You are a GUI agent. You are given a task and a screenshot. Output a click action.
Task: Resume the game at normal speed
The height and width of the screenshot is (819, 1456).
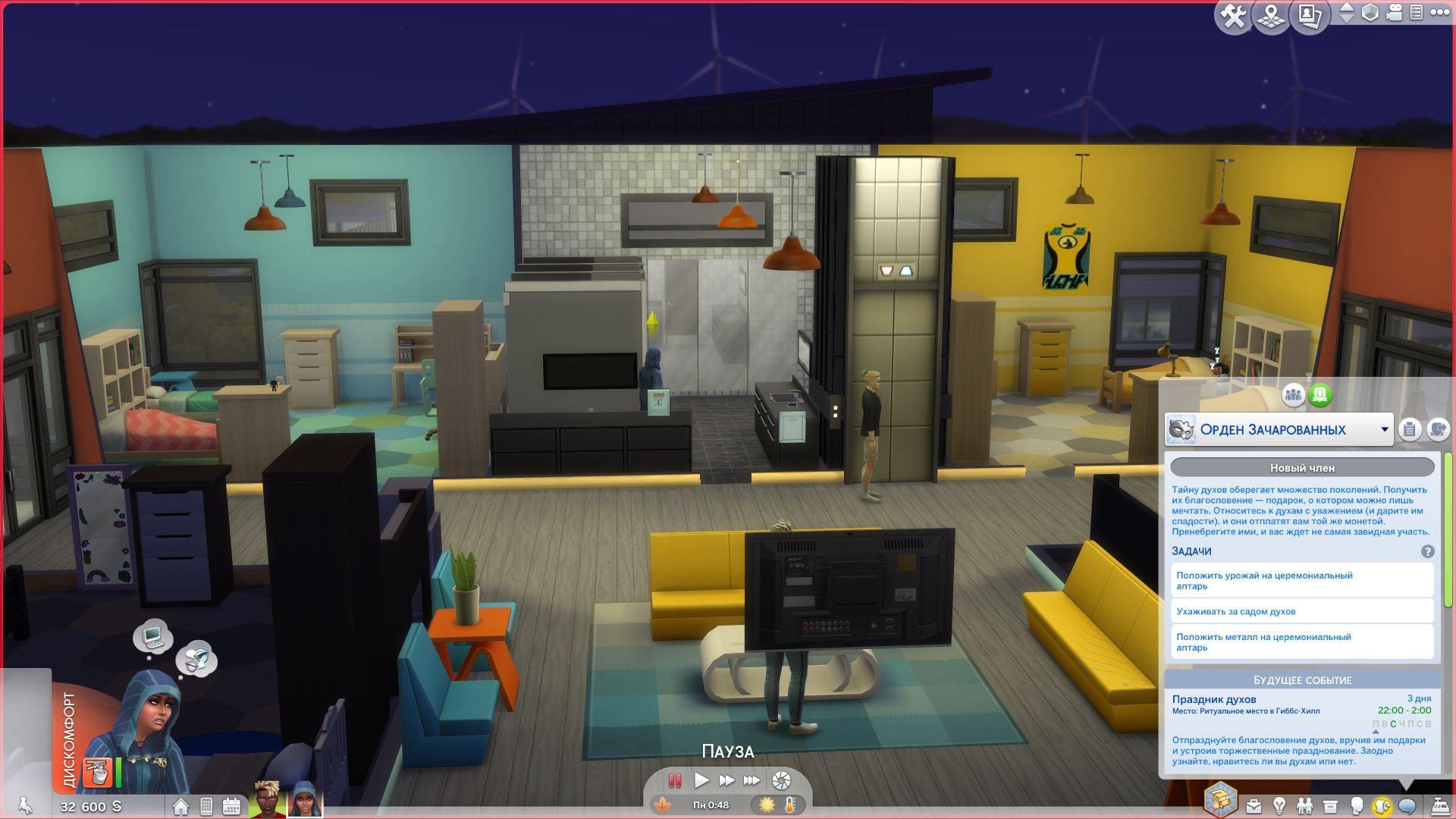[x=701, y=780]
